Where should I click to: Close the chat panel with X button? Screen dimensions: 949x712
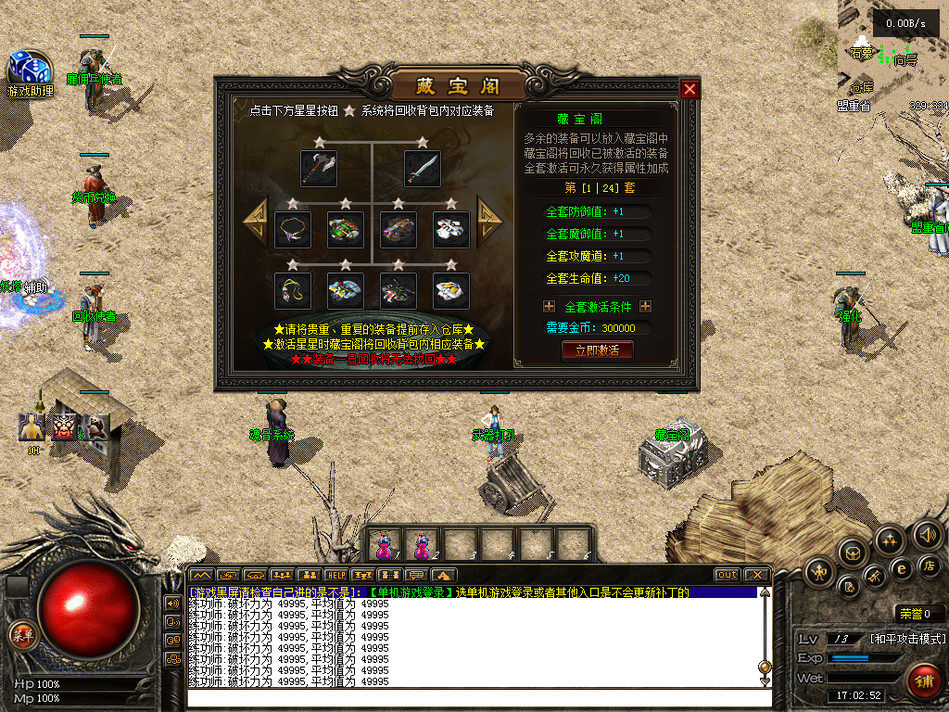tap(757, 575)
